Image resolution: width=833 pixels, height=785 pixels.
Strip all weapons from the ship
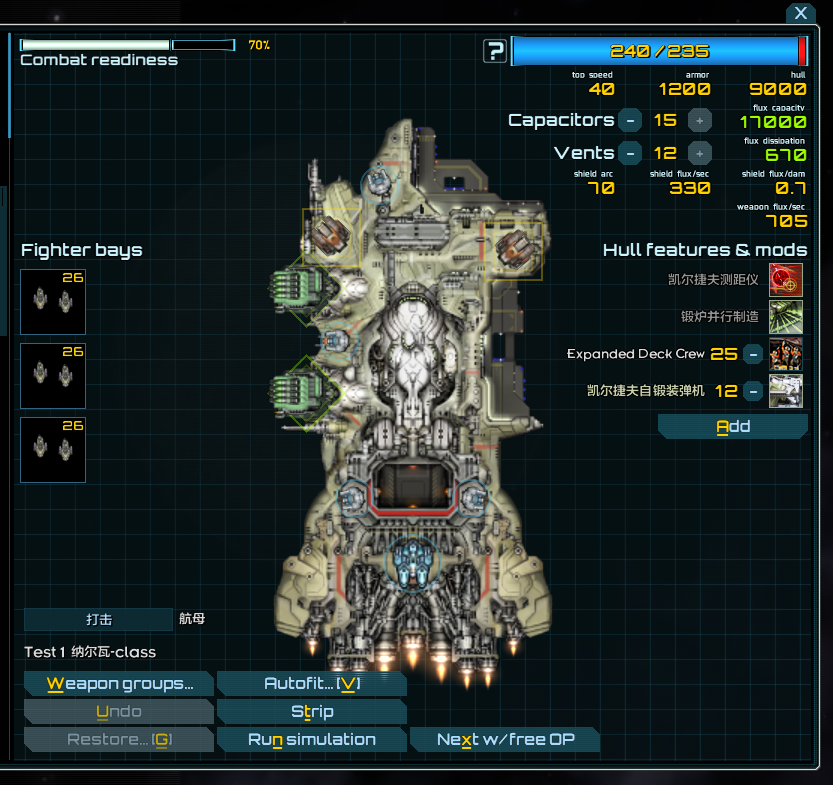tap(311, 712)
